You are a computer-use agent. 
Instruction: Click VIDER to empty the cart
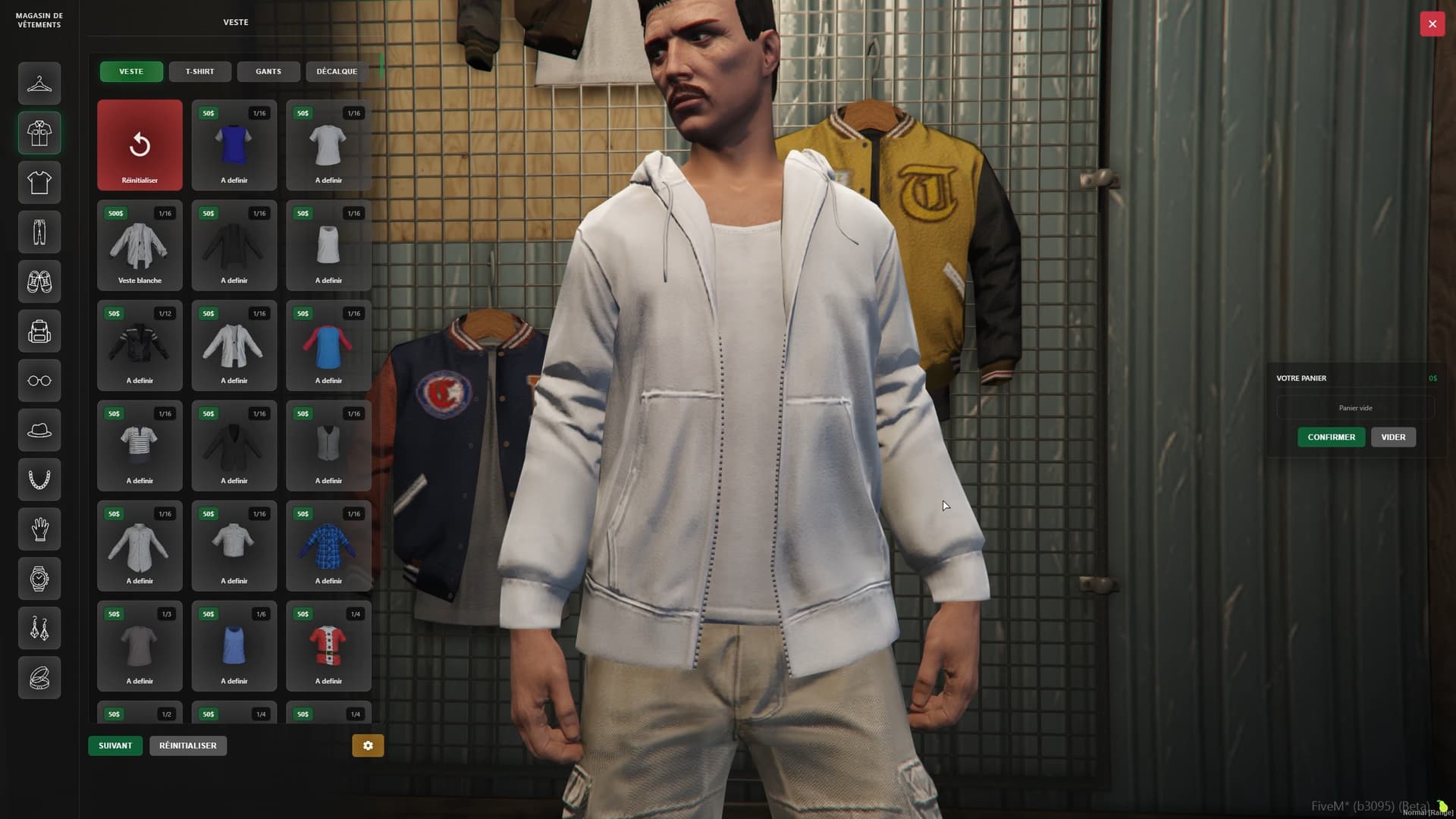tap(1393, 437)
